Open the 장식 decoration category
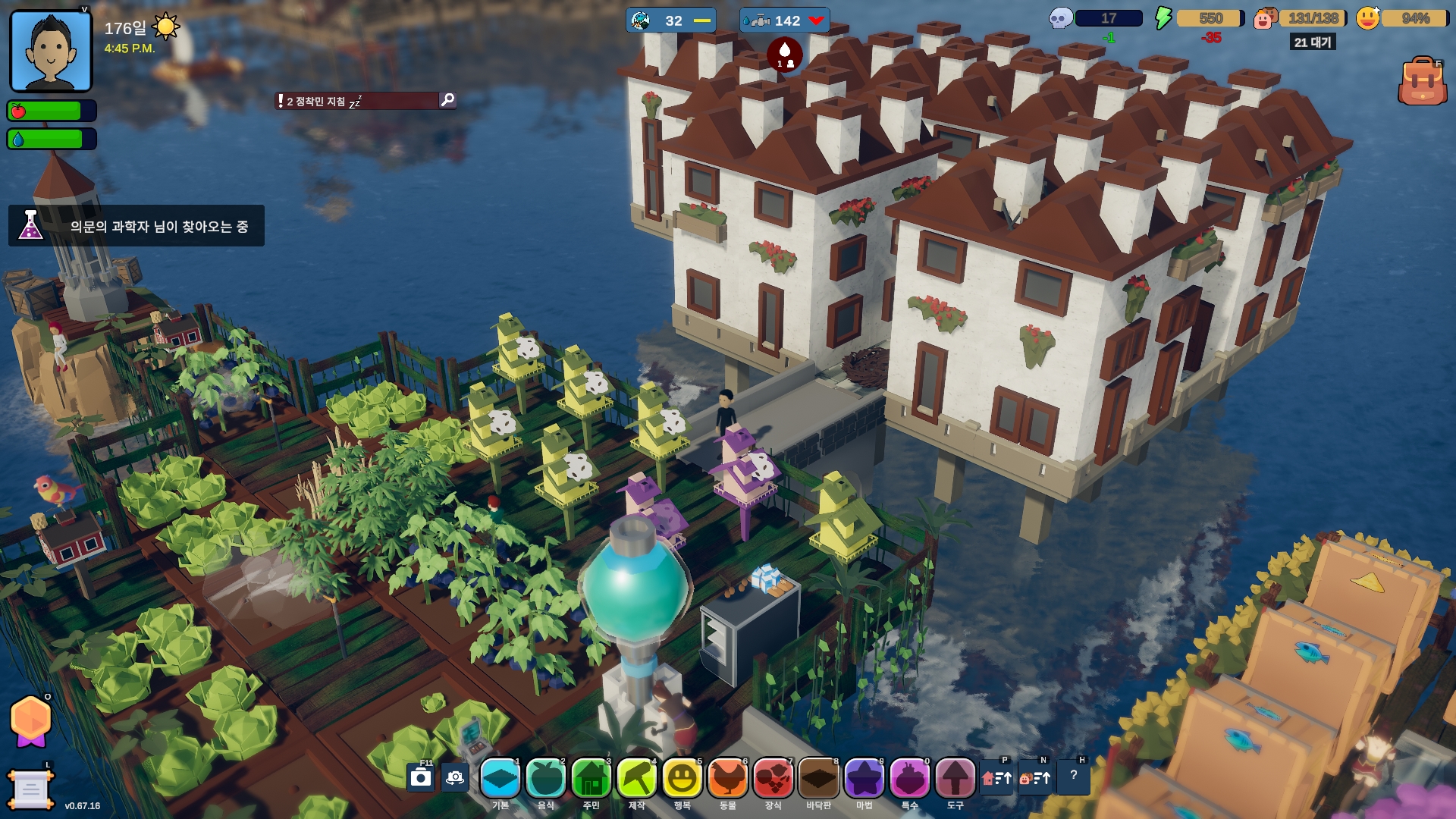The height and width of the screenshot is (819, 1456). [x=773, y=779]
